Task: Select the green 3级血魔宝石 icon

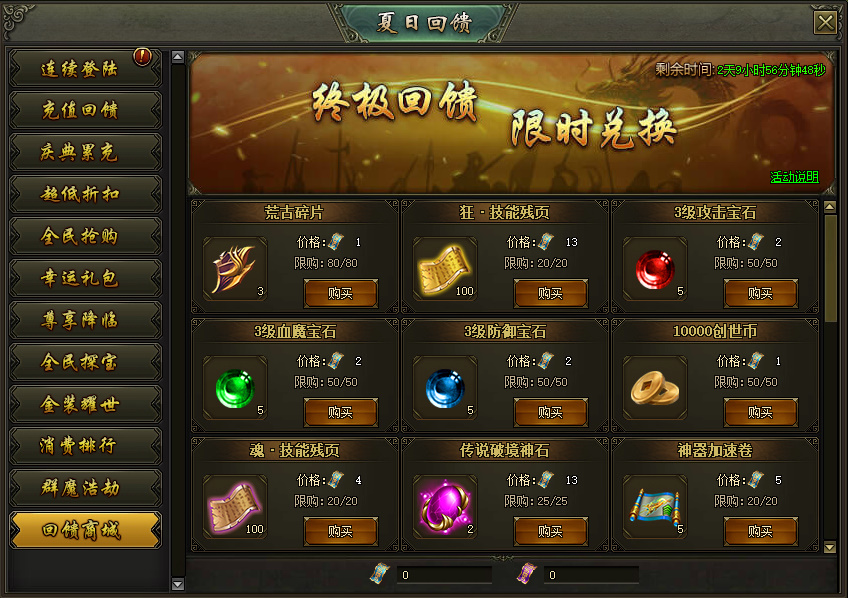Action: point(235,387)
